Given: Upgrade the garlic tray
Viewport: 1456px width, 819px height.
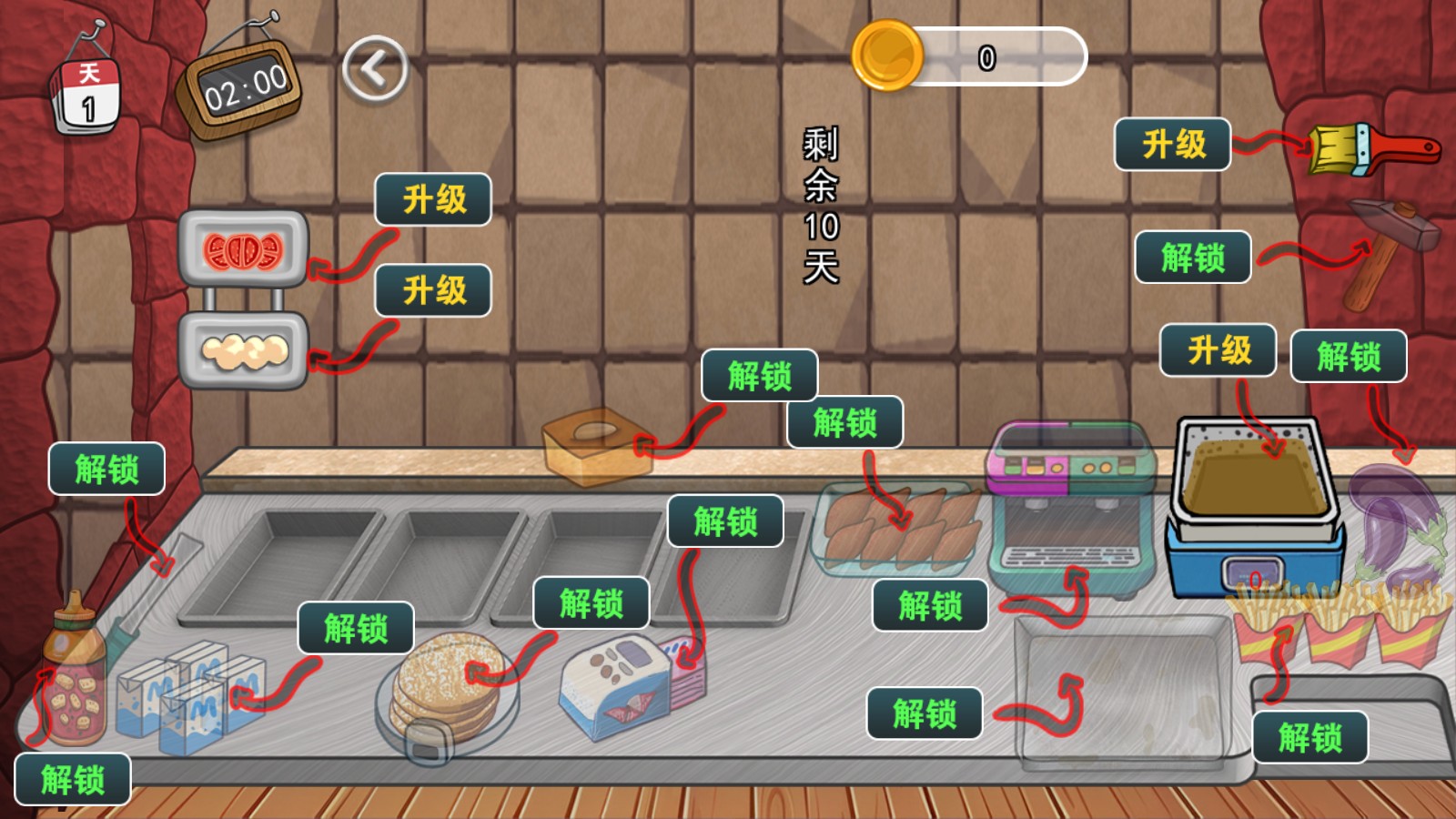Looking at the screenshot, I should (433, 290).
